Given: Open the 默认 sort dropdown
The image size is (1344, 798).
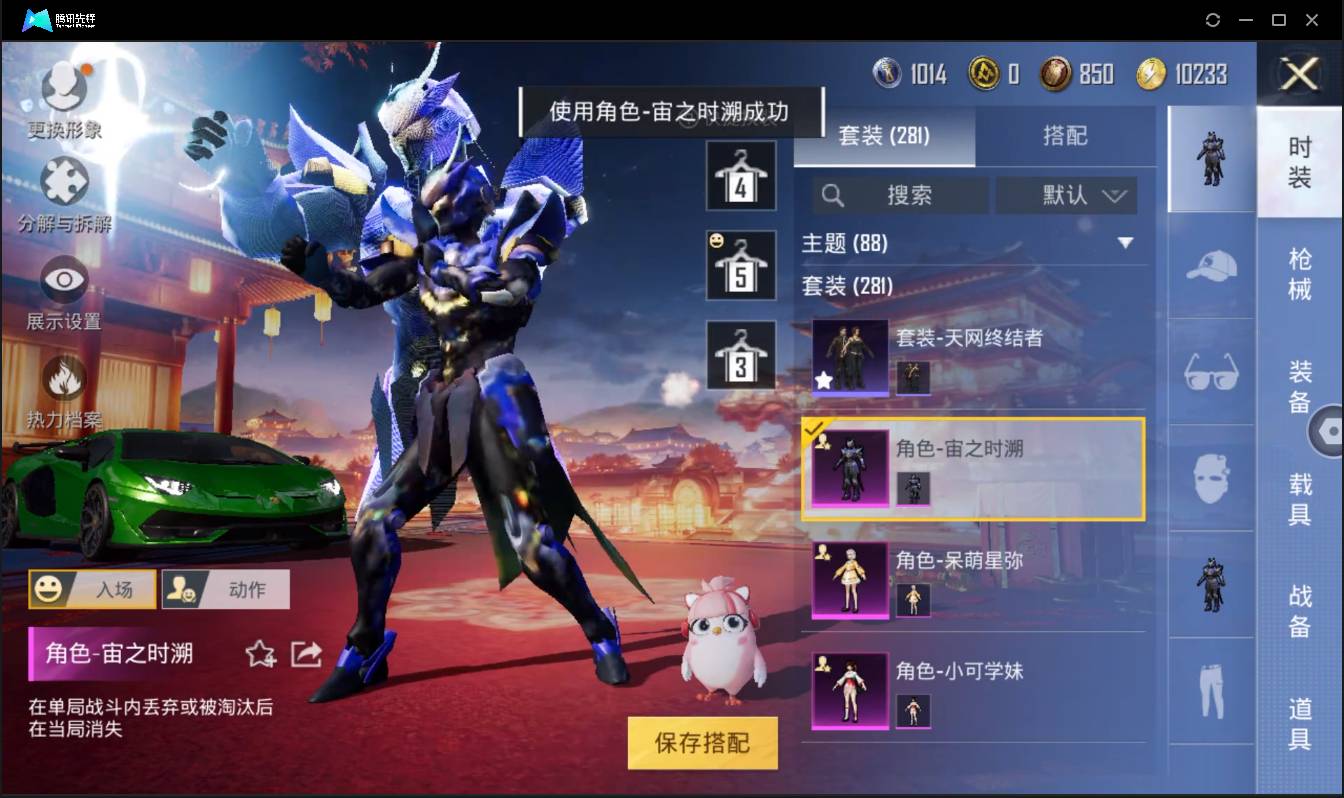Looking at the screenshot, I should pyautogui.click(x=1065, y=196).
